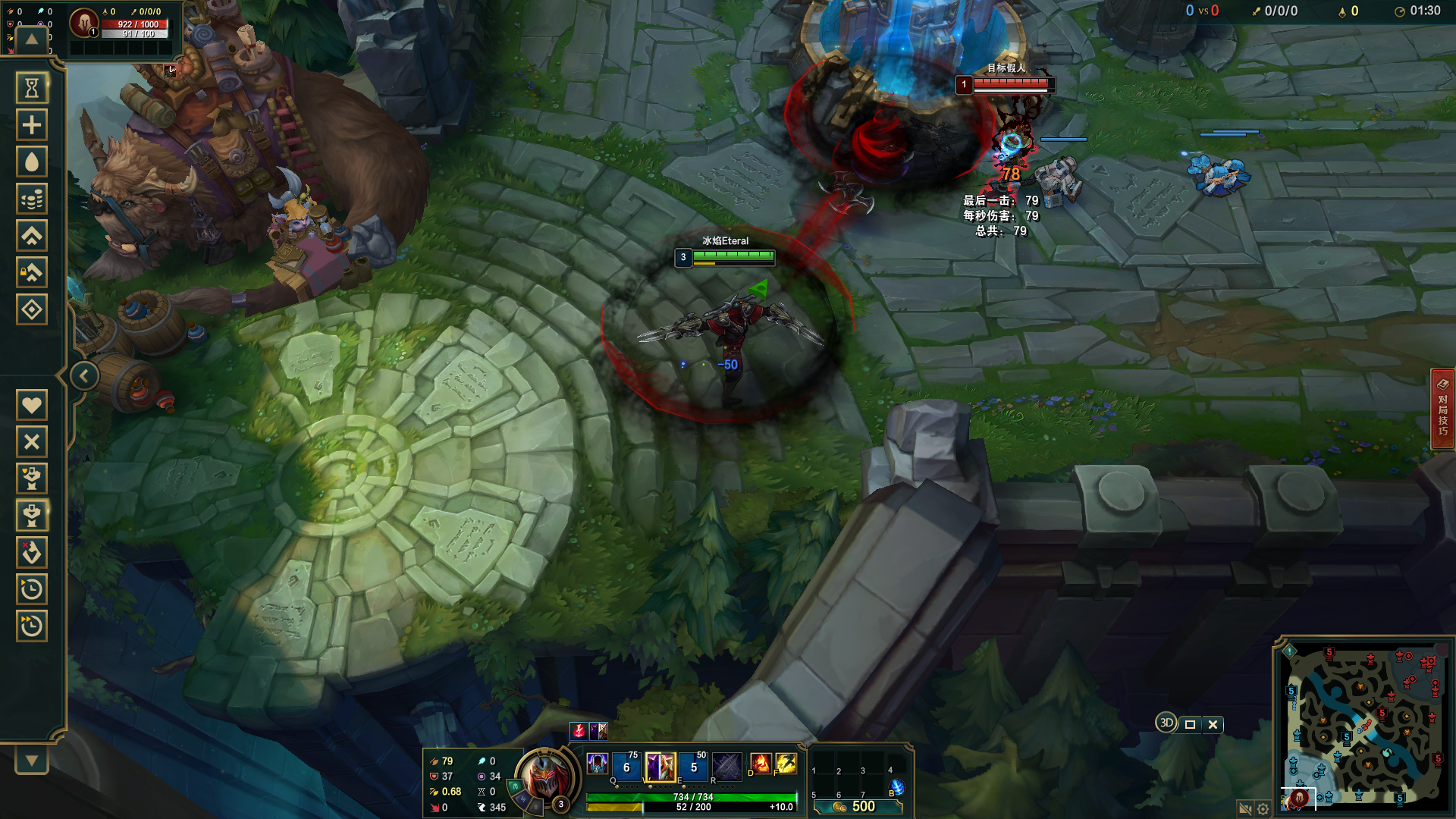
Task: Use the Flash summoner spell
Action: coord(786,763)
